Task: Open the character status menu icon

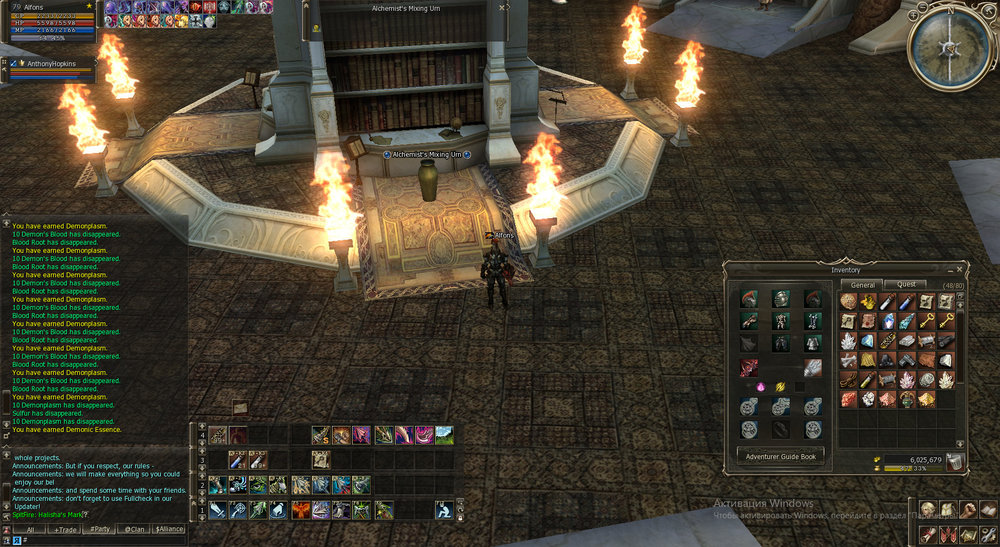Action: pos(928,510)
